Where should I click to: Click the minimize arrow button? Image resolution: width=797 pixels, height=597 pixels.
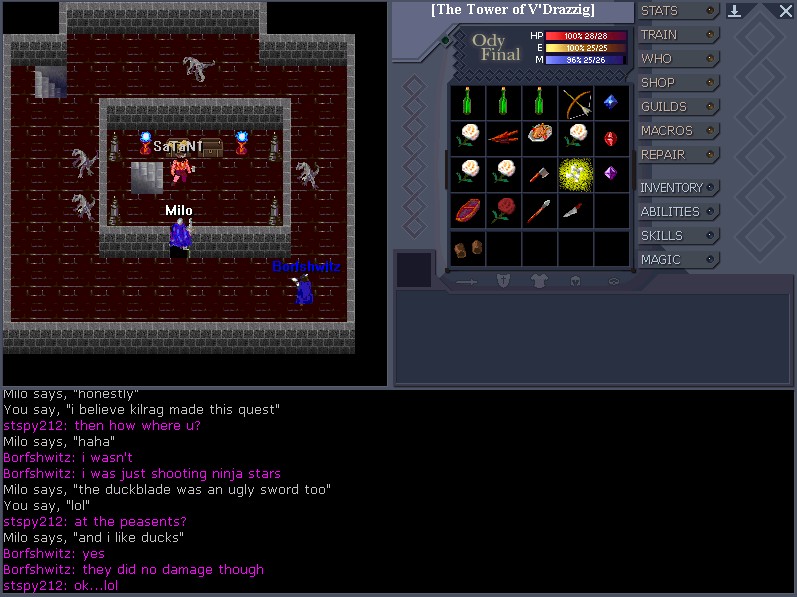click(x=734, y=11)
